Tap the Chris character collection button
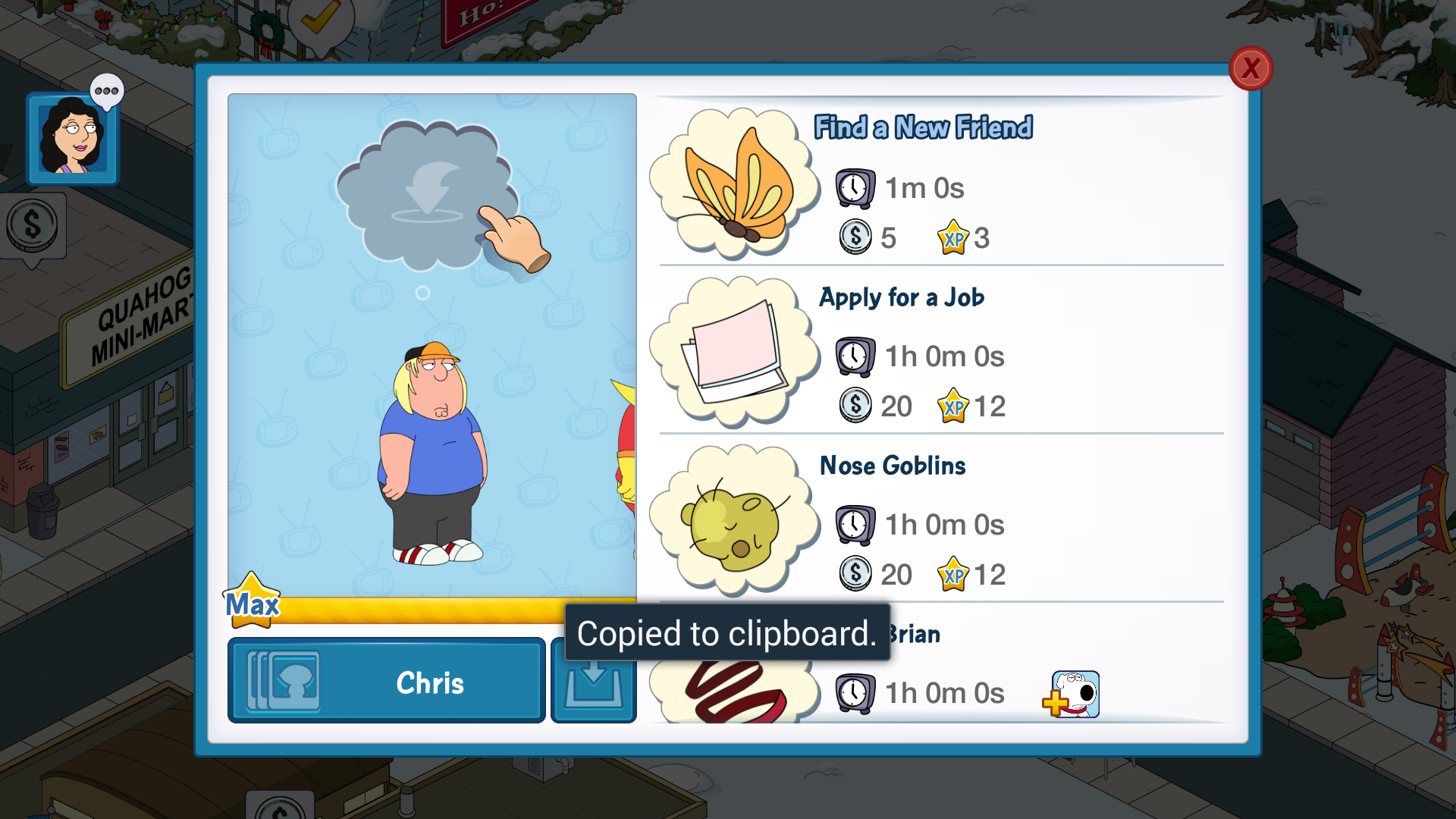 (387, 682)
